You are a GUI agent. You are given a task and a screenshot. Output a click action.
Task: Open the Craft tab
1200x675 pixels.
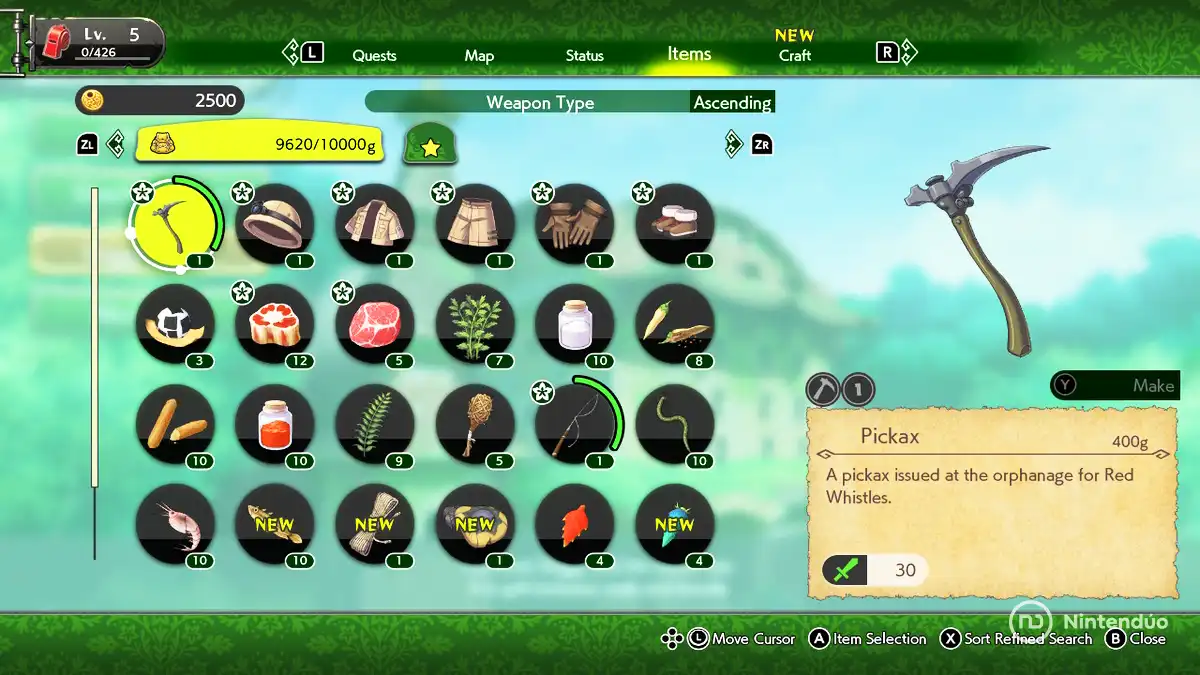click(795, 55)
